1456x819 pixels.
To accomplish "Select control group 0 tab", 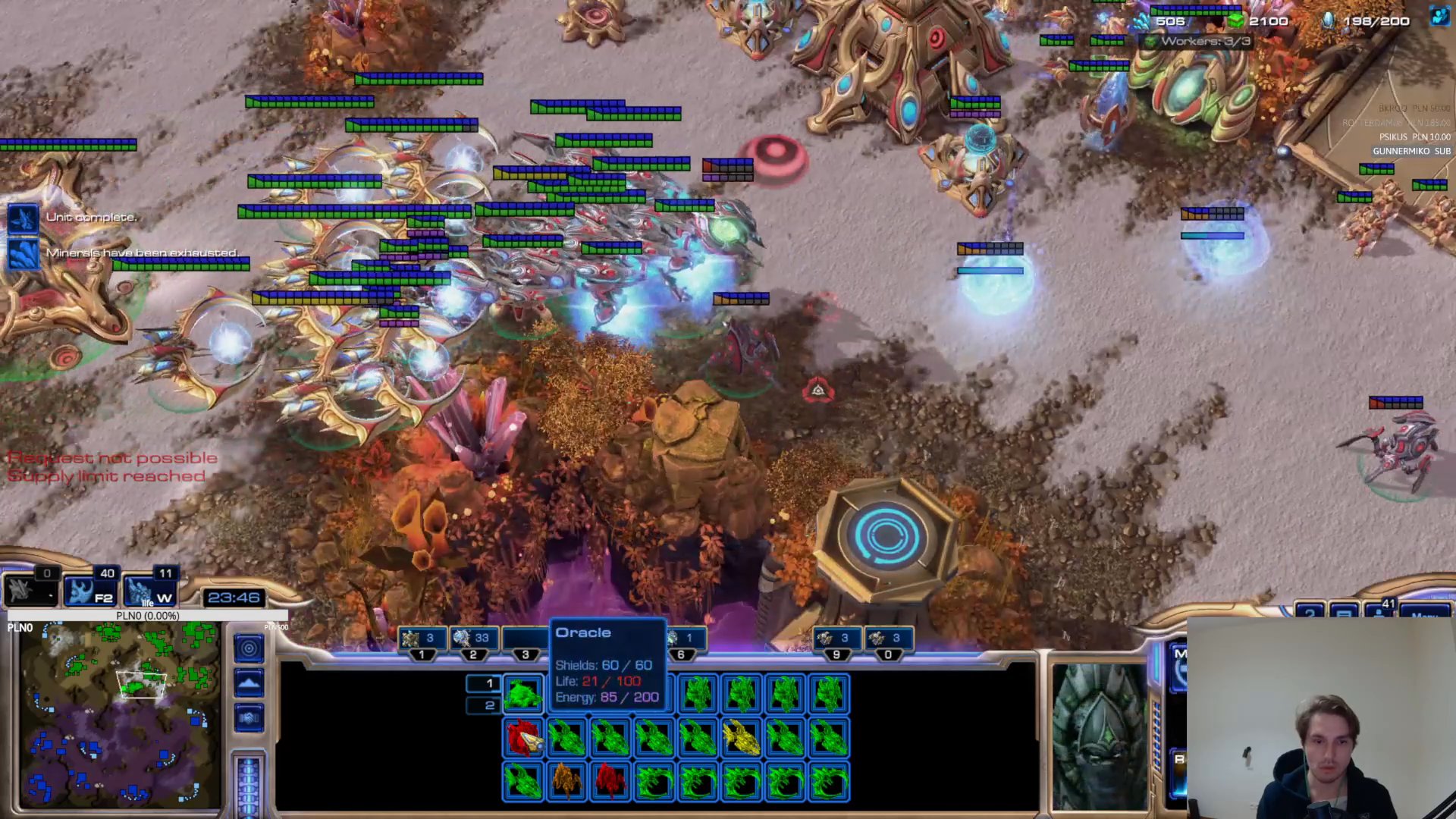I will click(887, 639).
